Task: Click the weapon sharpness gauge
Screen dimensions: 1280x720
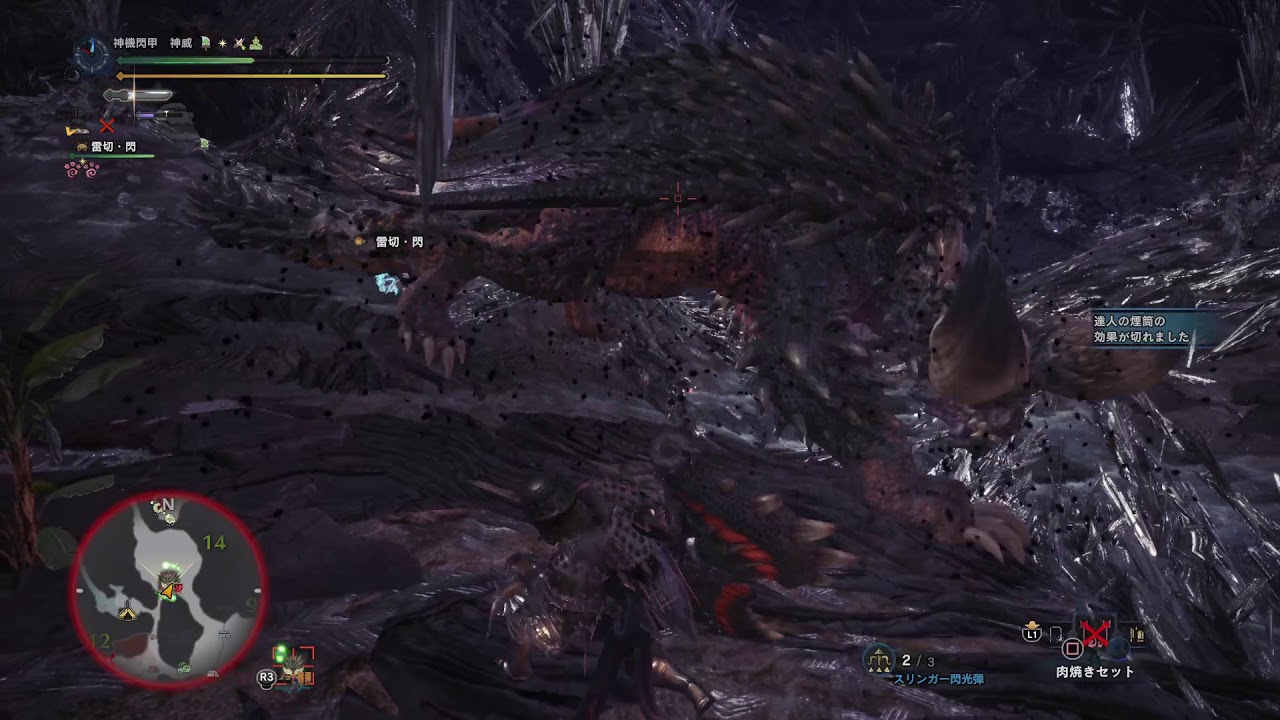Action: (x=138, y=96)
